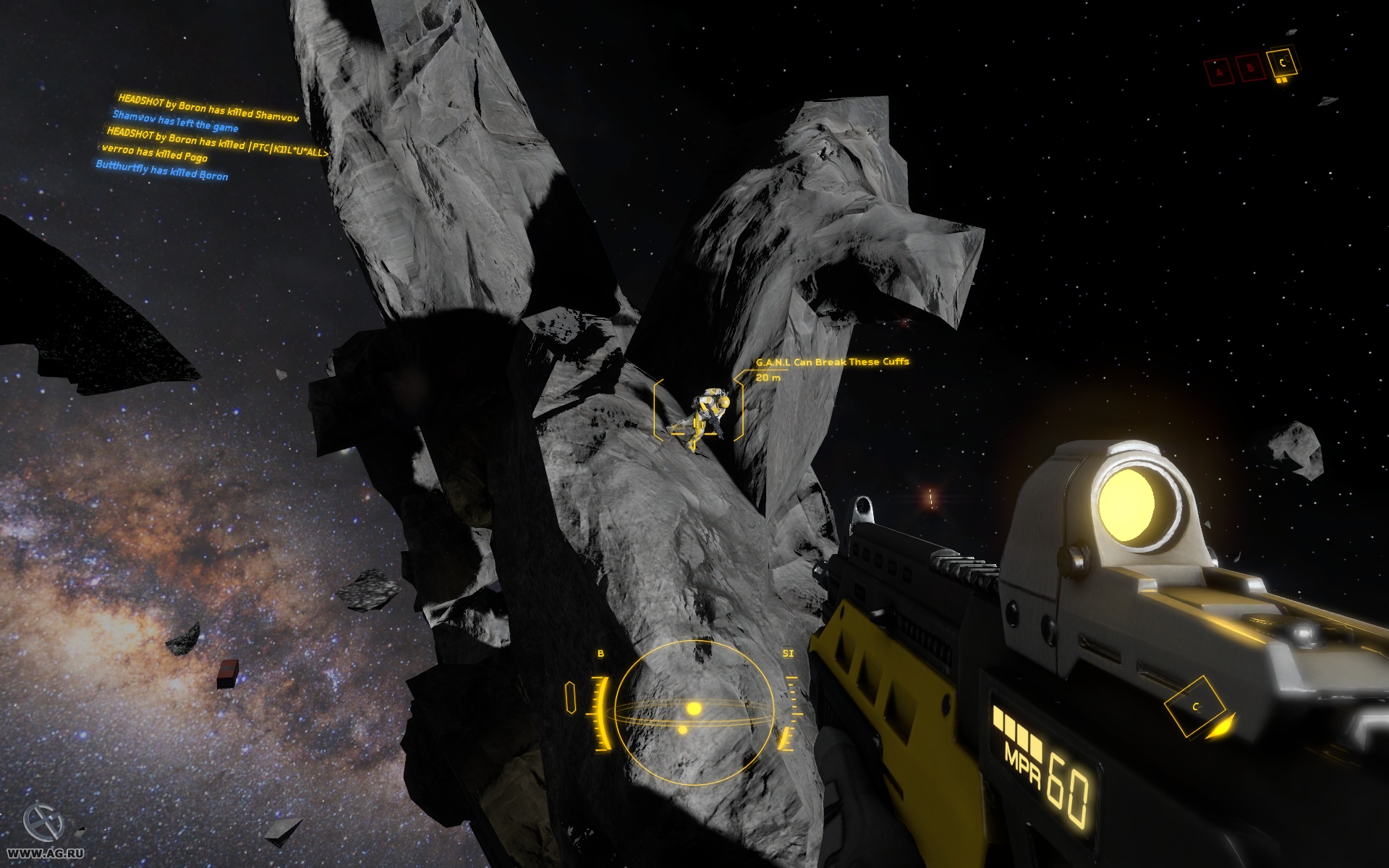Select objective marker B
1389x868 pixels.
click(x=1249, y=67)
